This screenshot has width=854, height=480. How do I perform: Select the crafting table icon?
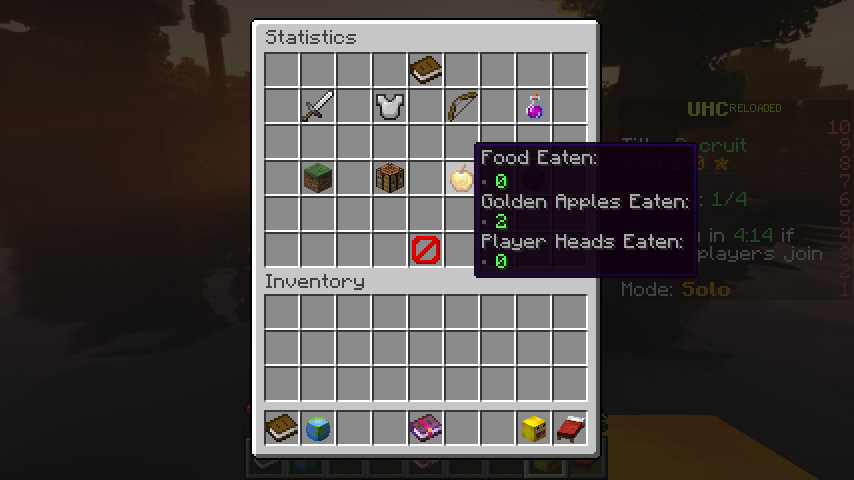tap(390, 178)
